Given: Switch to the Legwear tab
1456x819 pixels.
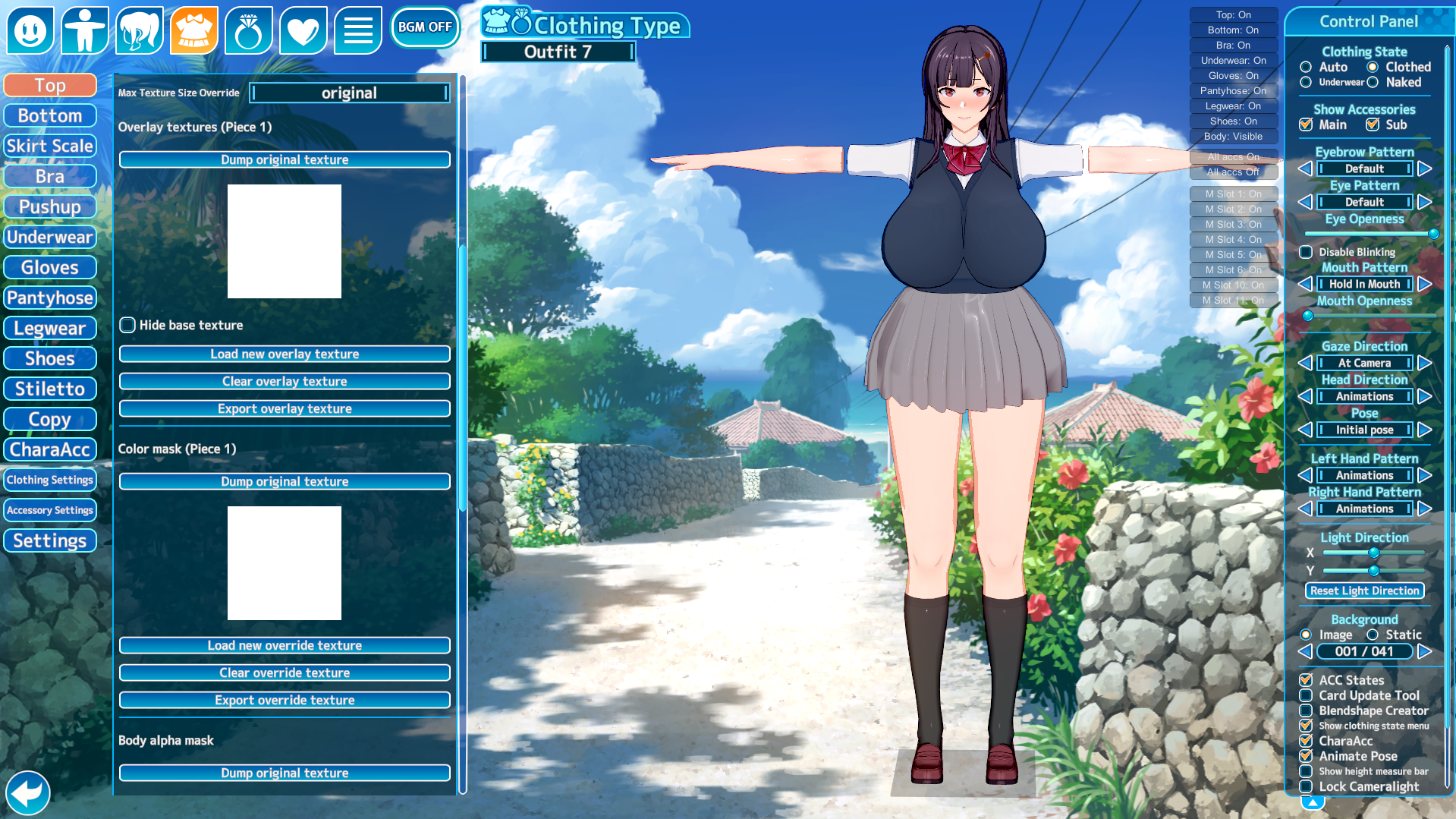Looking at the screenshot, I should 50,328.
